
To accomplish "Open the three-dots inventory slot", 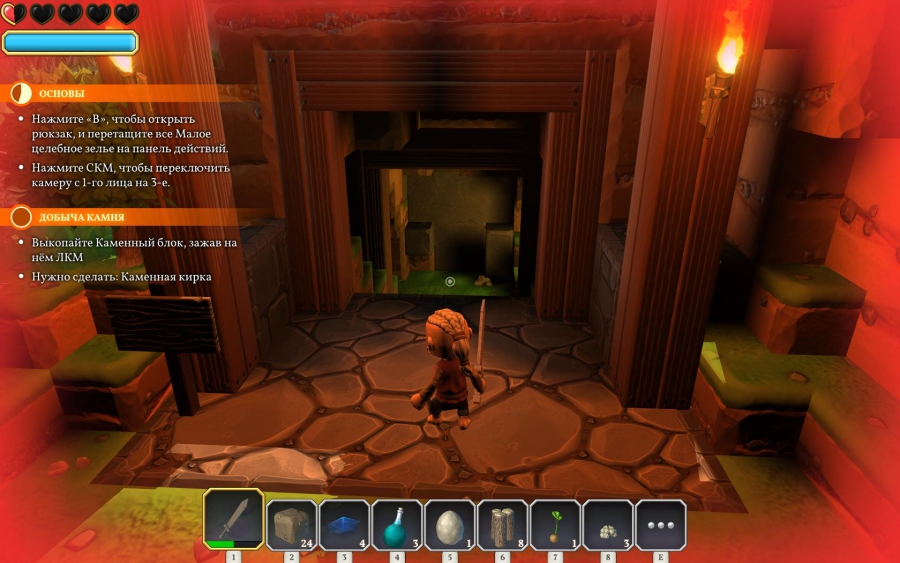I will tap(660, 524).
